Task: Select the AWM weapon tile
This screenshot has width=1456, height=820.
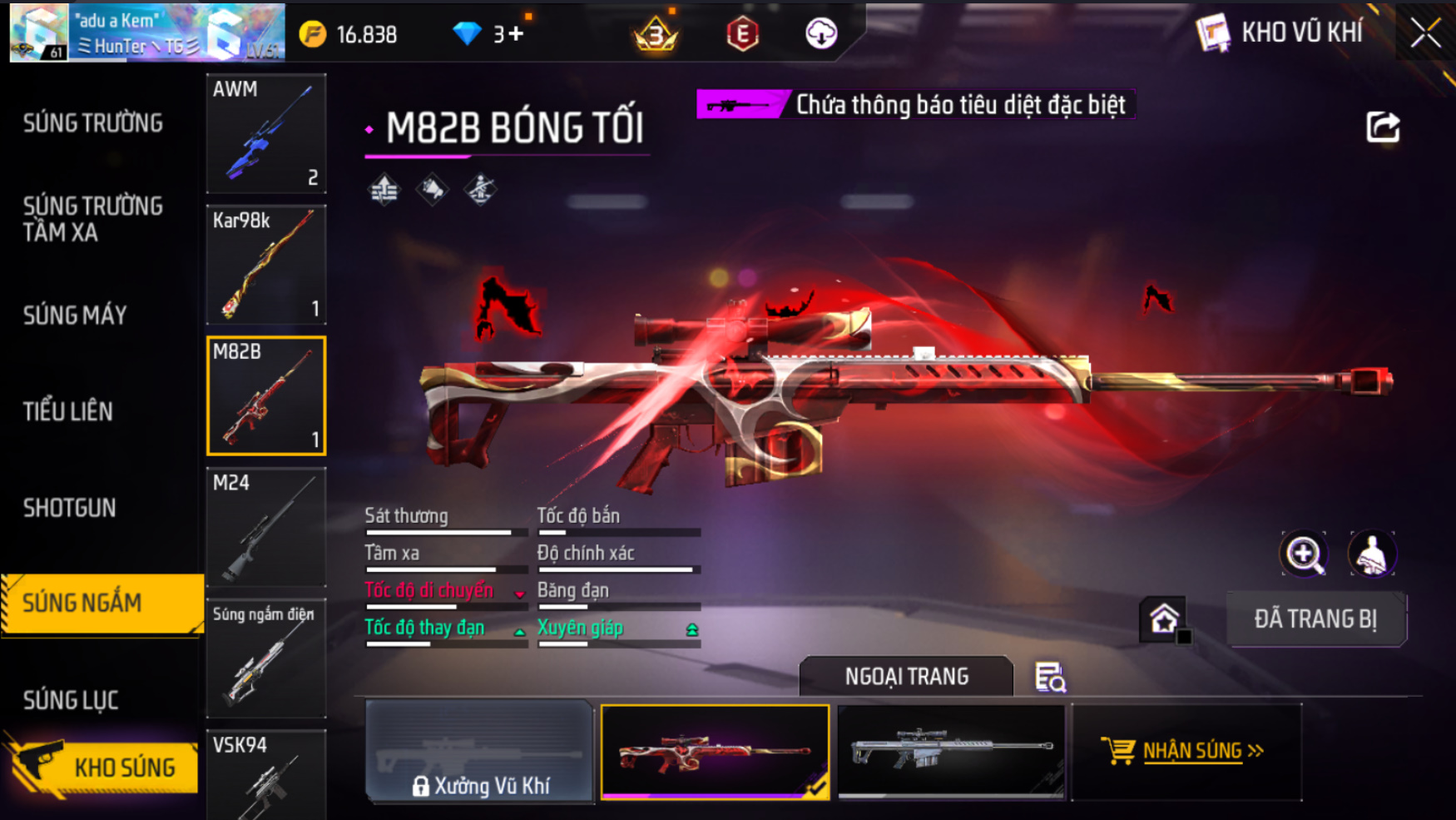Action: click(x=266, y=133)
